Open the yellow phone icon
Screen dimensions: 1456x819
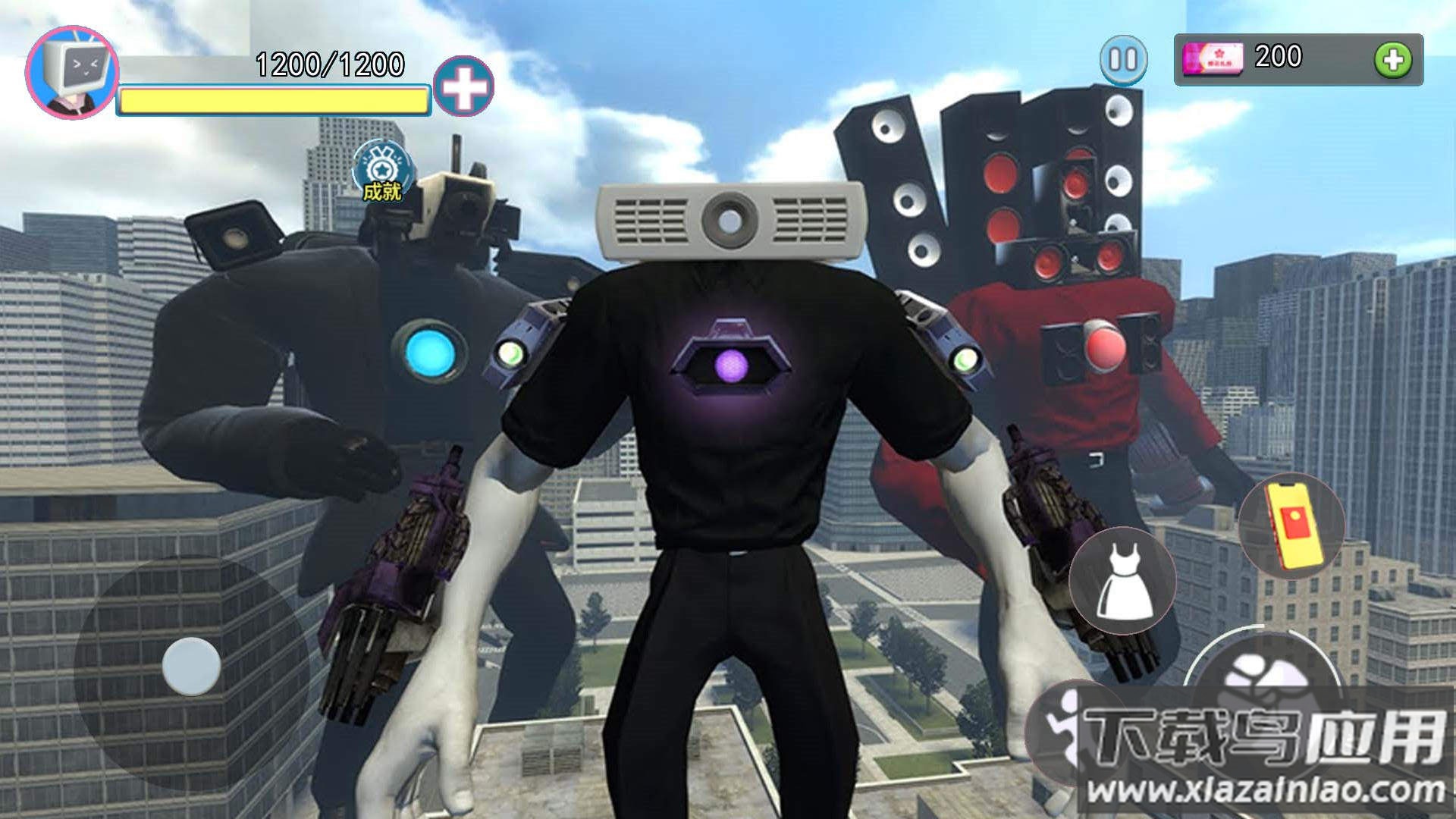pyautogui.click(x=1291, y=526)
